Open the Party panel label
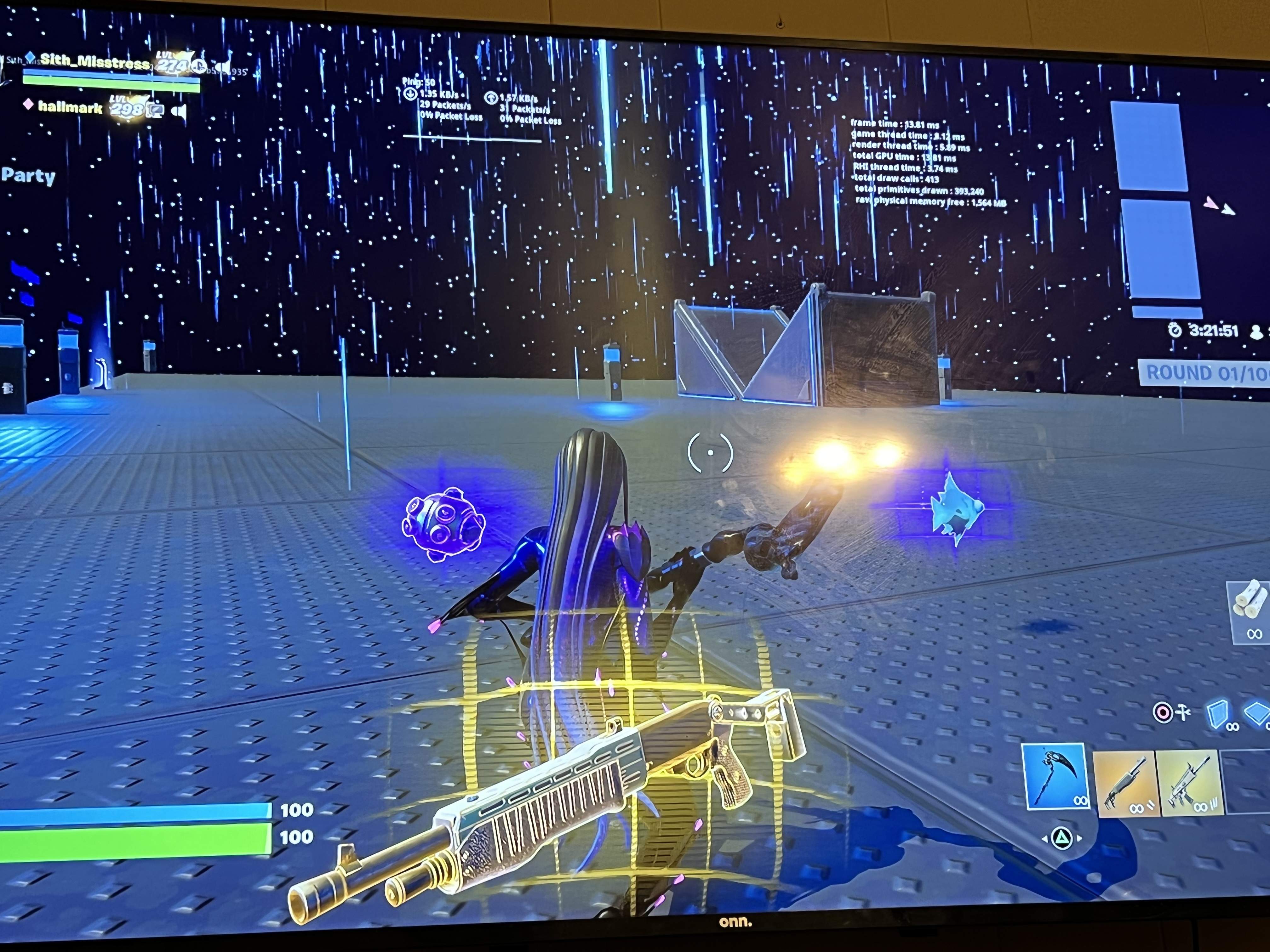1270x952 pixels. (x=27, y=176)
